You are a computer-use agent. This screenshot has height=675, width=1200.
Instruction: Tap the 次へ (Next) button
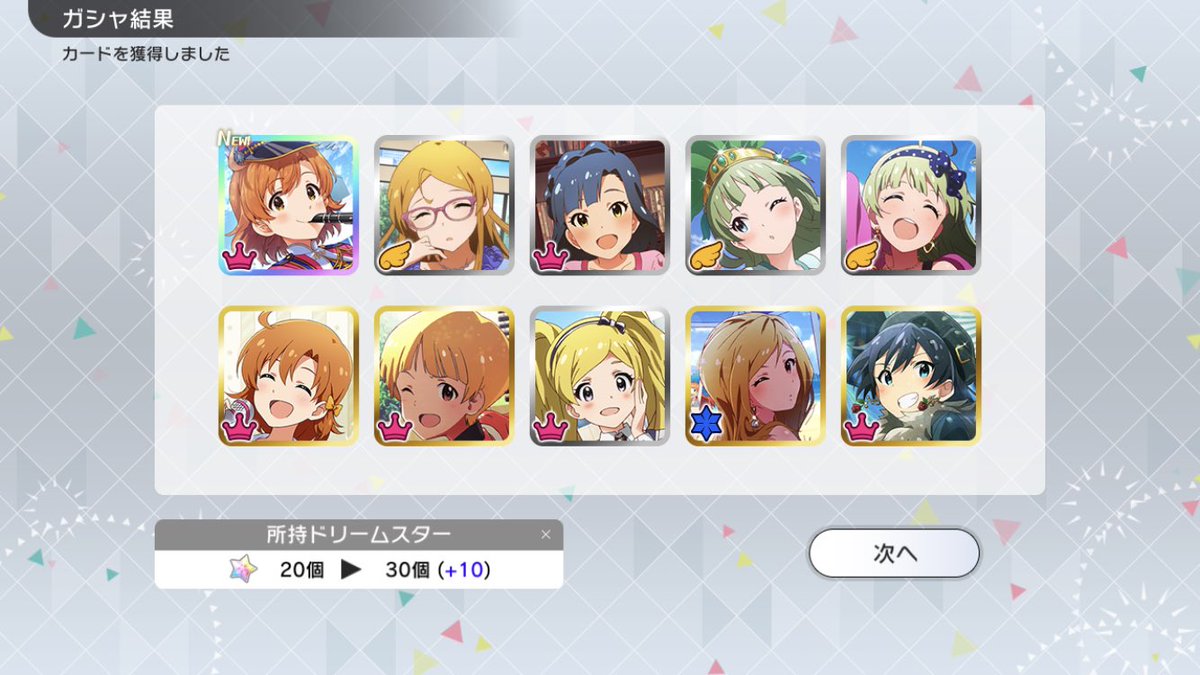pos(894,553)
